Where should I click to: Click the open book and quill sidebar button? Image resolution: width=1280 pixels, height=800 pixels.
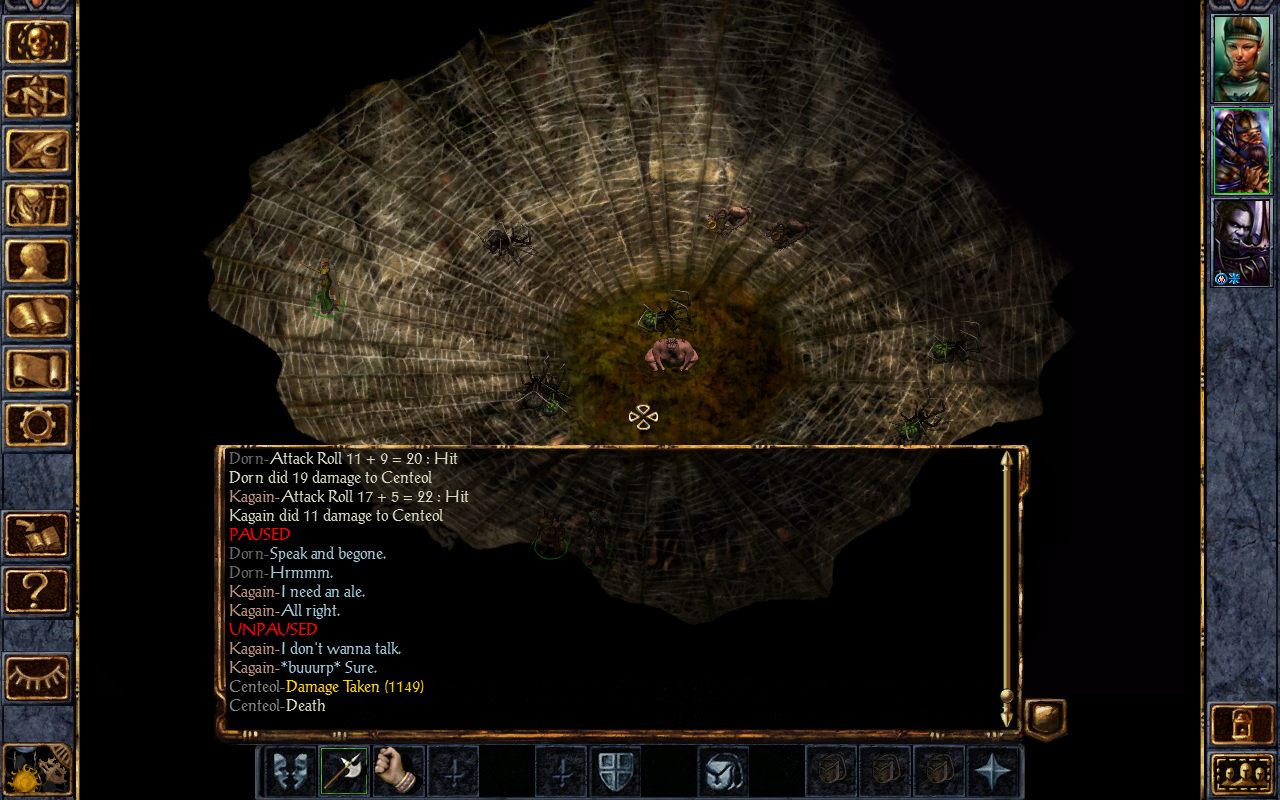pyautogui.click(x=38, y=535)
